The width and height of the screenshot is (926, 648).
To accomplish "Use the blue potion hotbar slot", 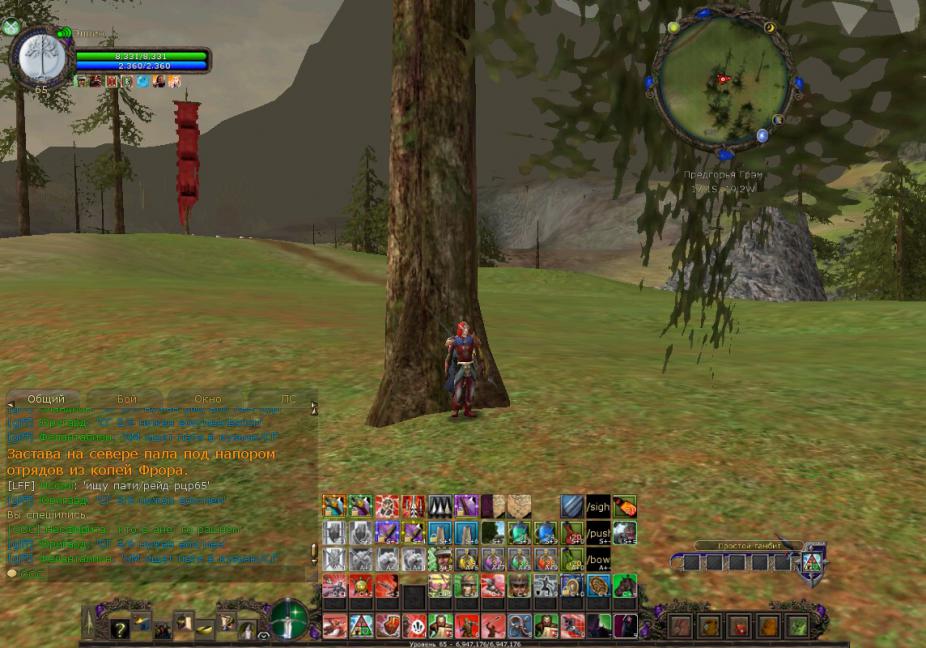I will [544, 532].
